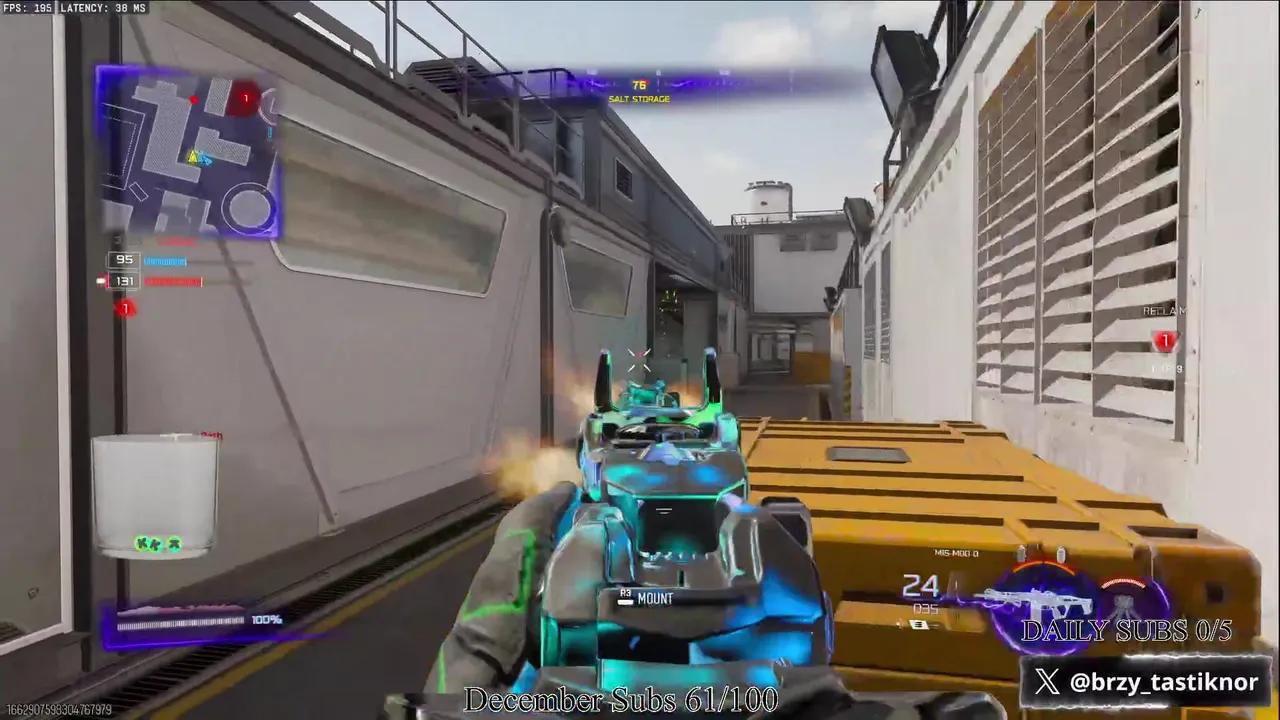
Task: Toggle the blue friendly team indicator
Action: tap(163, 261)
